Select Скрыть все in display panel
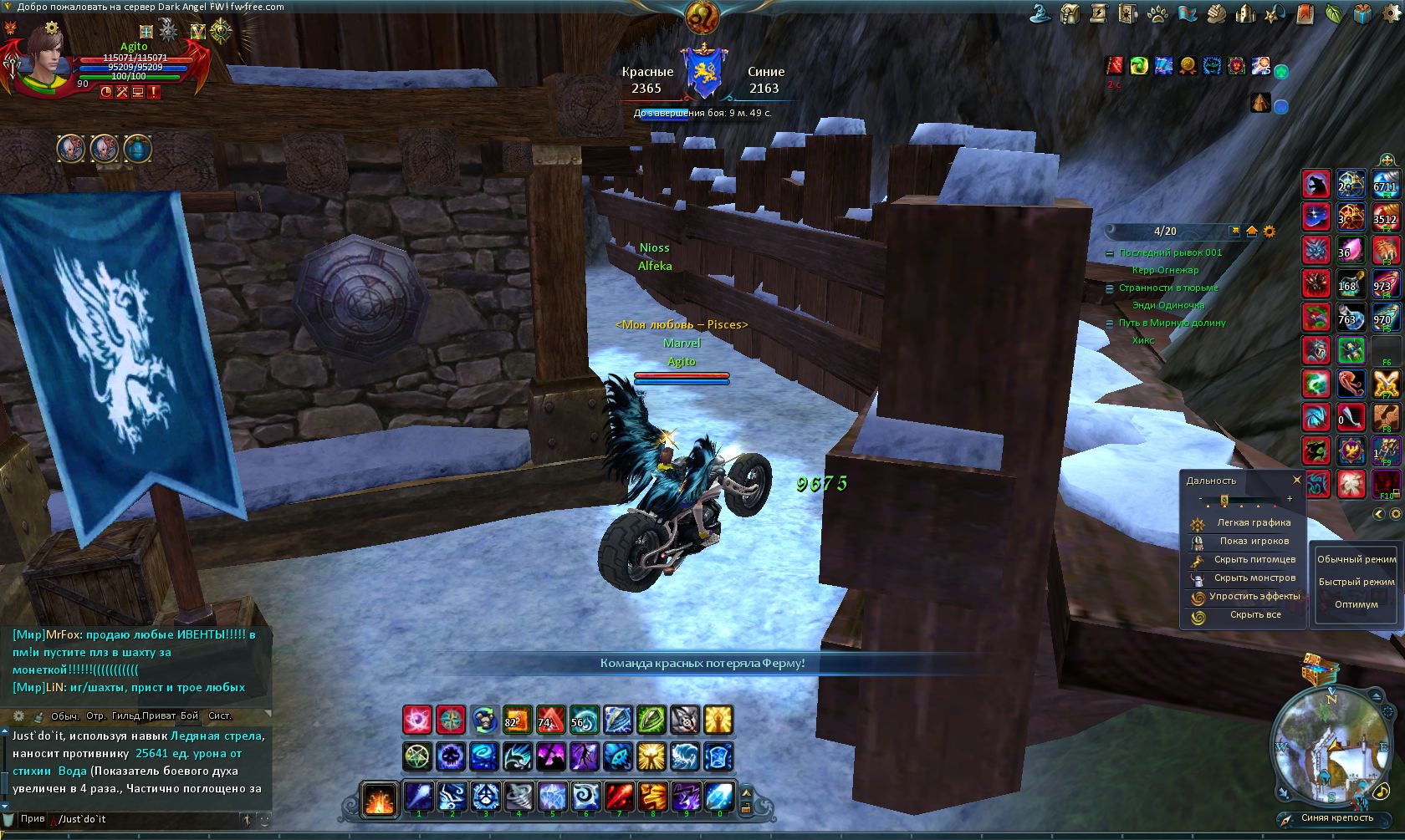1405x840 pixels. [x=1254, y=615]
